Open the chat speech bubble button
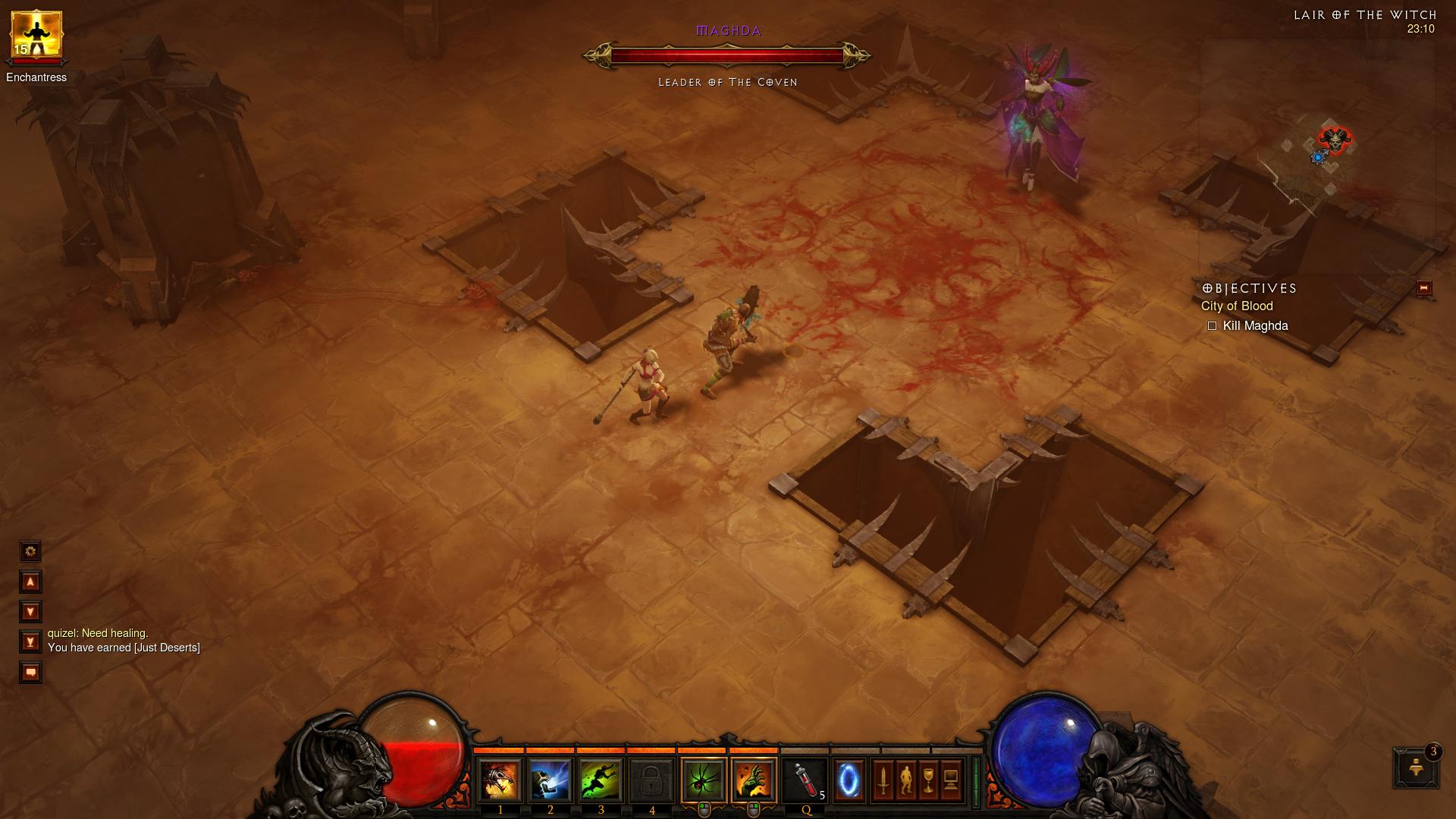This screenshot has height=819, width=1456. coord(30,673)
